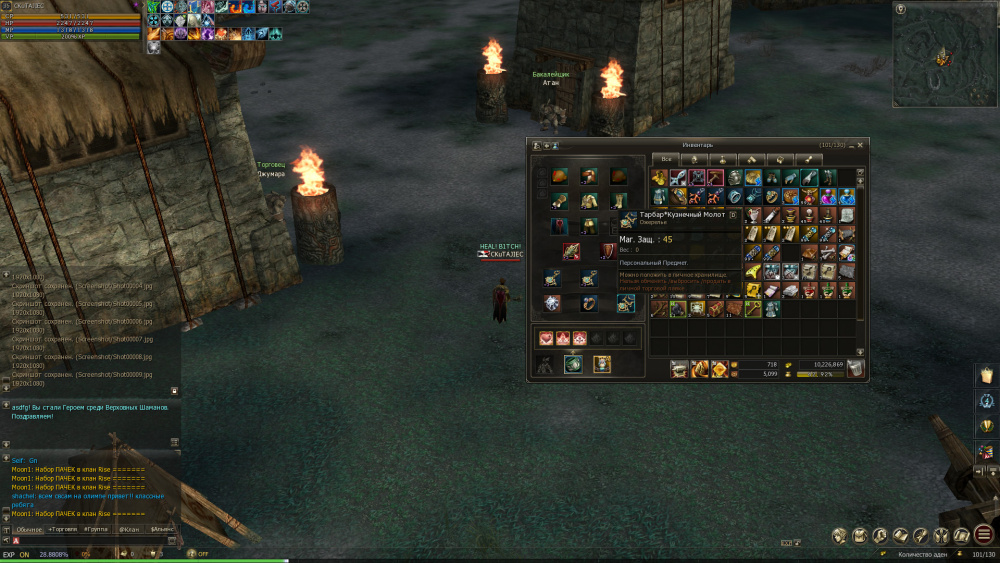
Task: Open the "#Группа" chat tab
Action: click(97, 528)
